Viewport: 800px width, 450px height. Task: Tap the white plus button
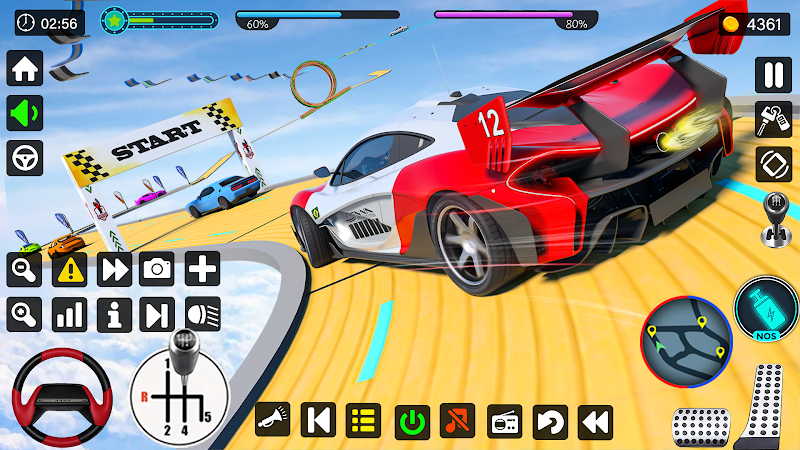point(202,268)
